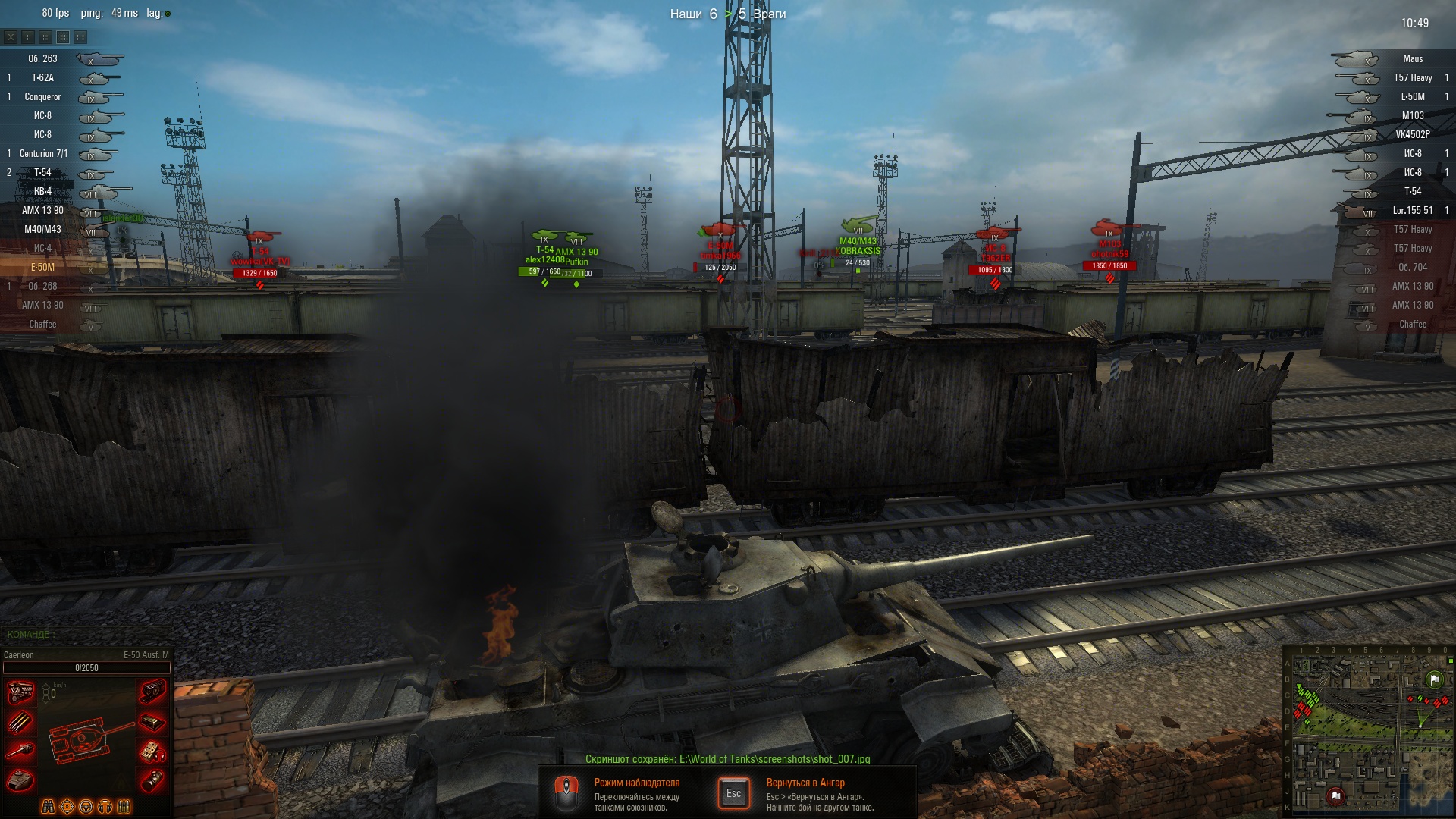Select the T-62A player row
Image resolution: width=1456 pixels, height=819 pixels.
pos(43,78)
